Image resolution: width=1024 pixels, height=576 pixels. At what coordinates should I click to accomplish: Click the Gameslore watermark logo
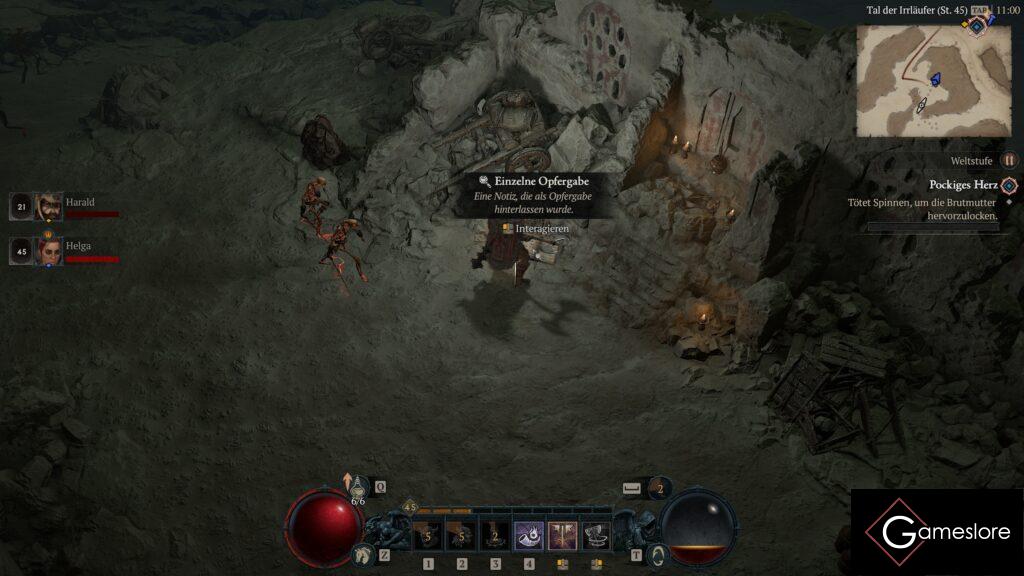[x=937, y=532]
